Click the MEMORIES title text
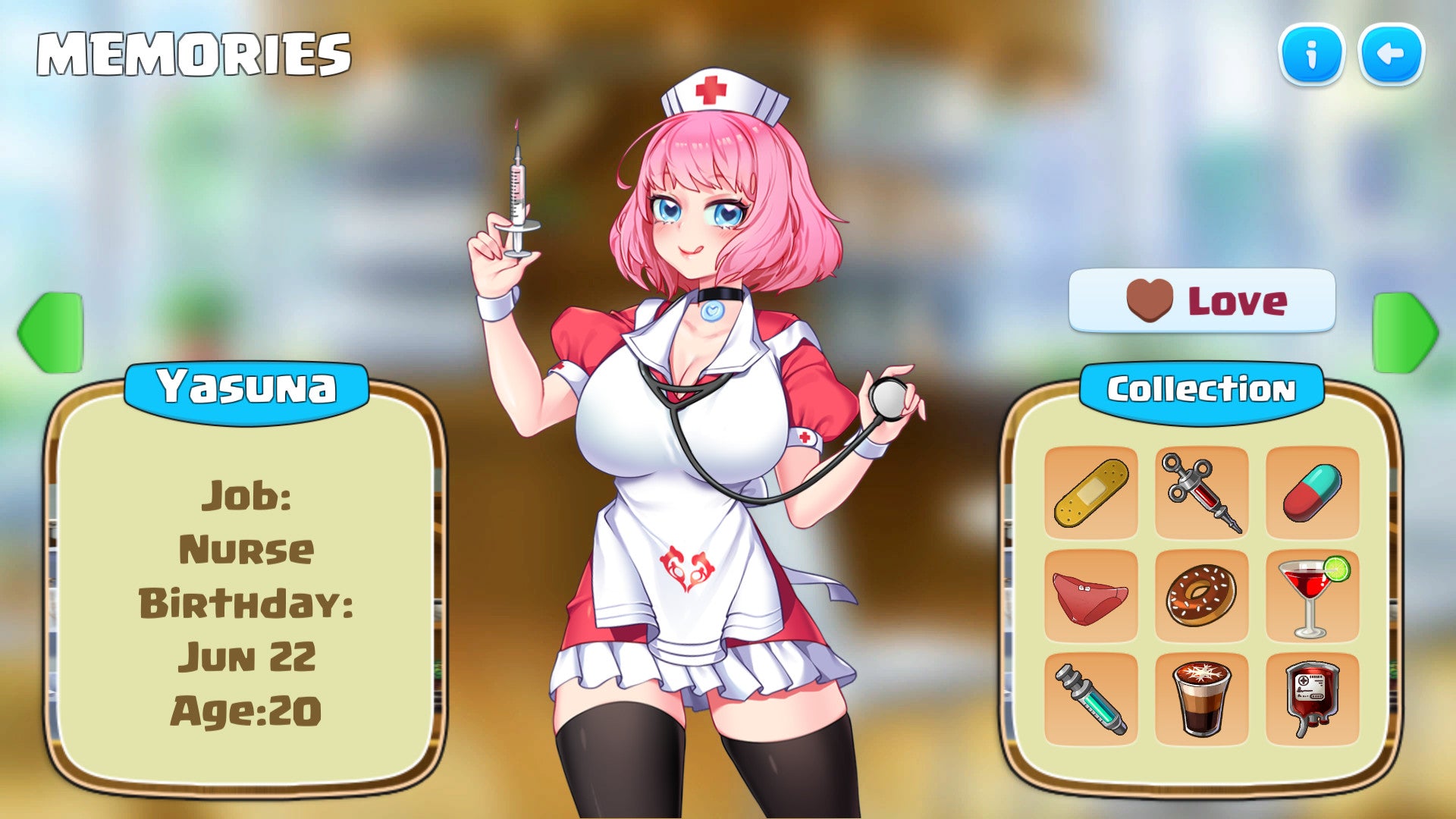 coord(193,52)
